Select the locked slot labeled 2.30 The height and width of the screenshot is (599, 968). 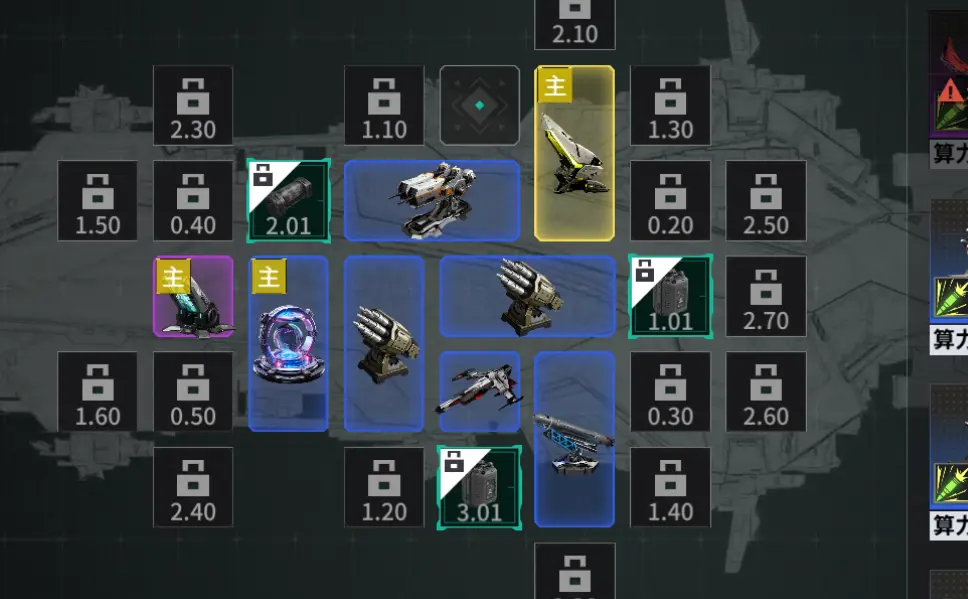pos(193,106)
